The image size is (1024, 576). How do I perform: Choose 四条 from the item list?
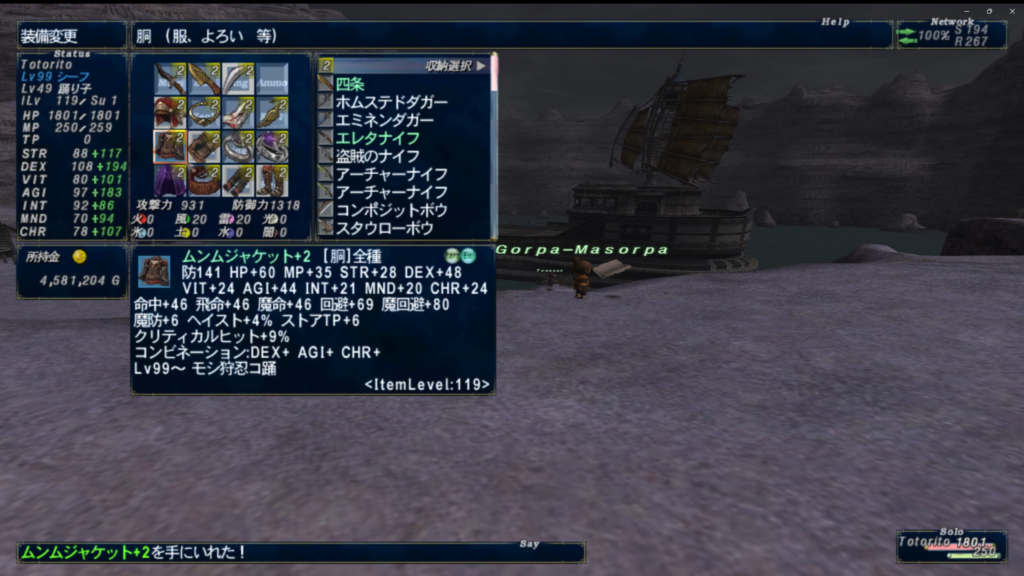point(350,84)
